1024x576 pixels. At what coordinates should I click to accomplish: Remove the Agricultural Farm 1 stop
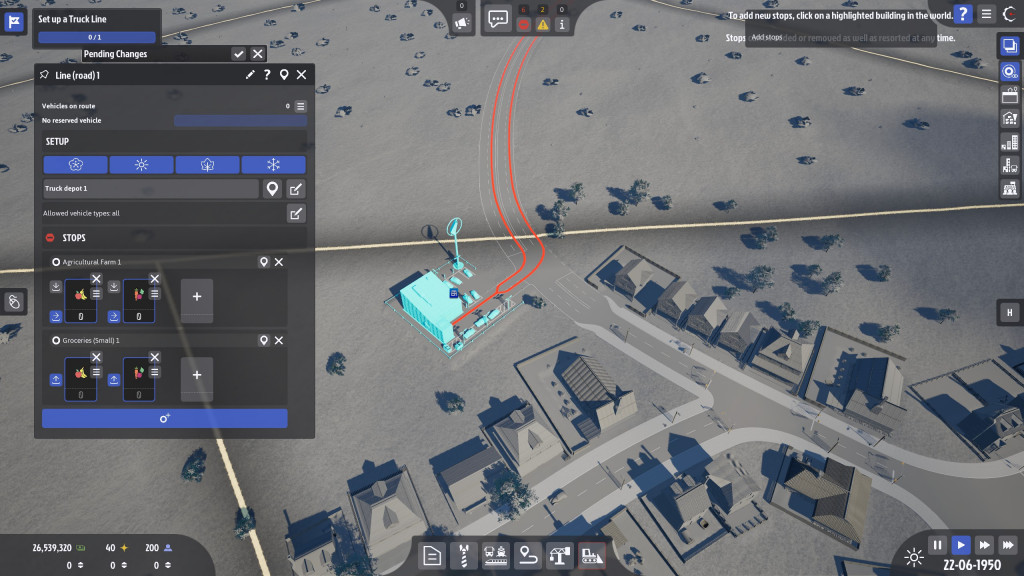[x=279, y=262]
